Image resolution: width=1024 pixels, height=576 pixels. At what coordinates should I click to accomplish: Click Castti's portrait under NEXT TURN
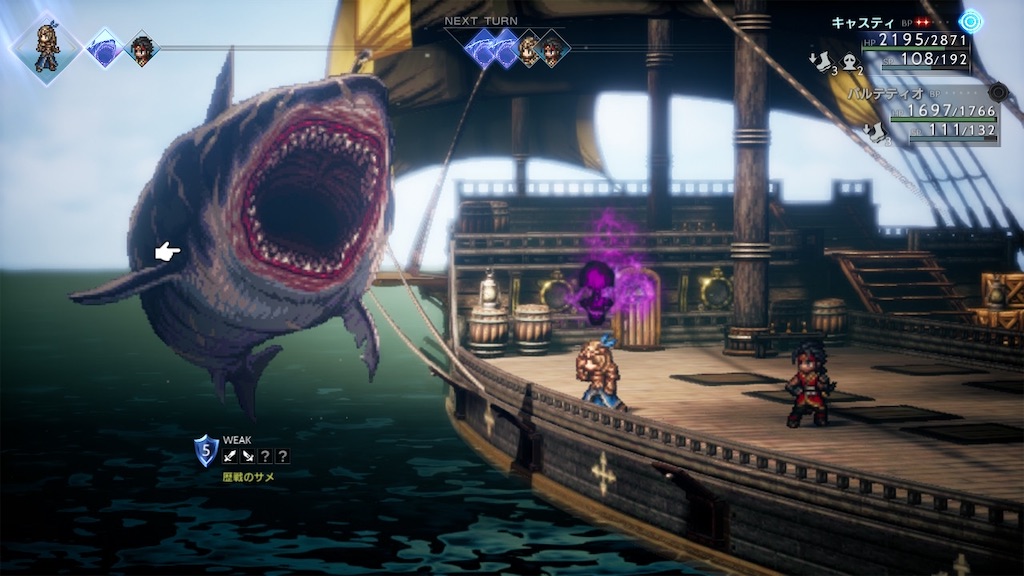click(x=528, y=48)
